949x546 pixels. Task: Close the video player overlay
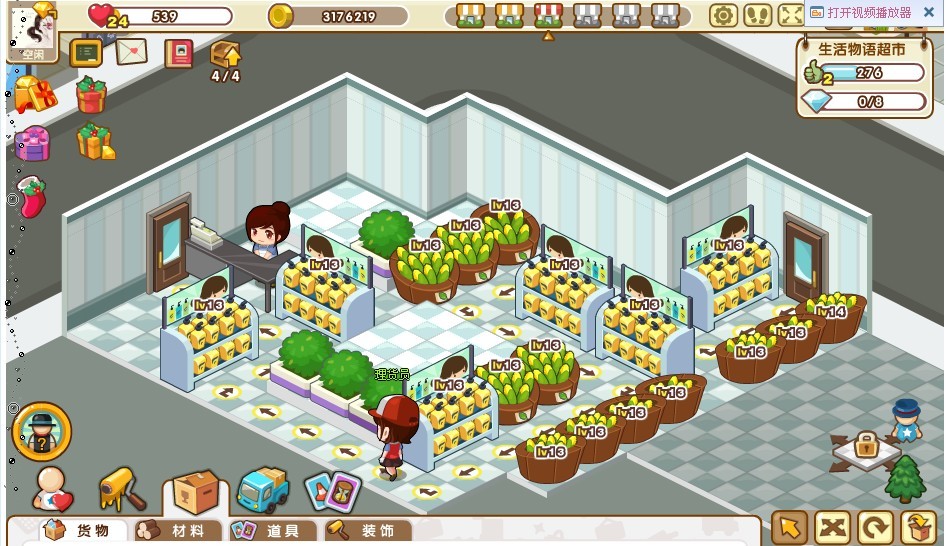pos(928,12)
